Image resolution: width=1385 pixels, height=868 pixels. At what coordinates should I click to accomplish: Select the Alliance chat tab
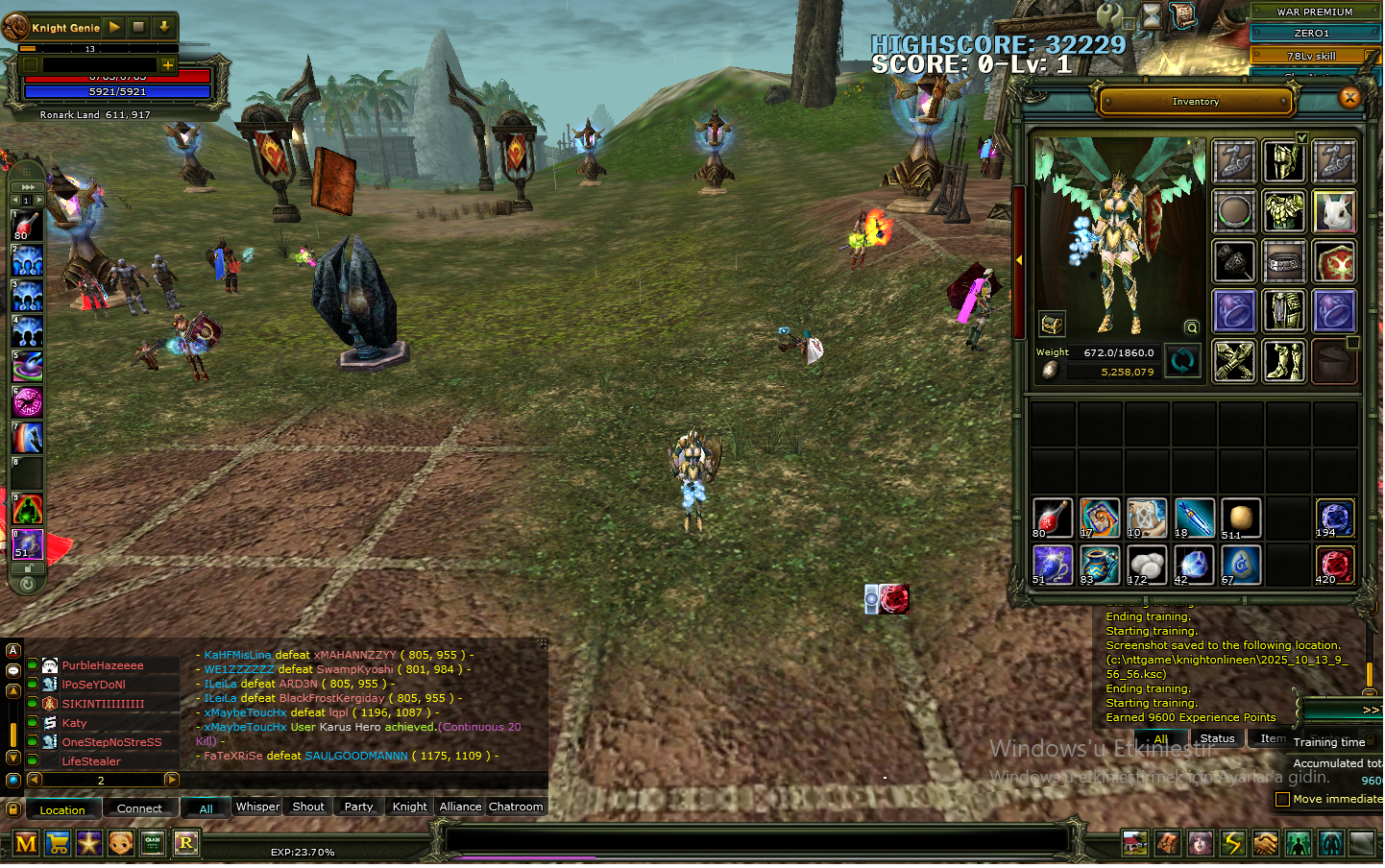(x=460, y=808)
